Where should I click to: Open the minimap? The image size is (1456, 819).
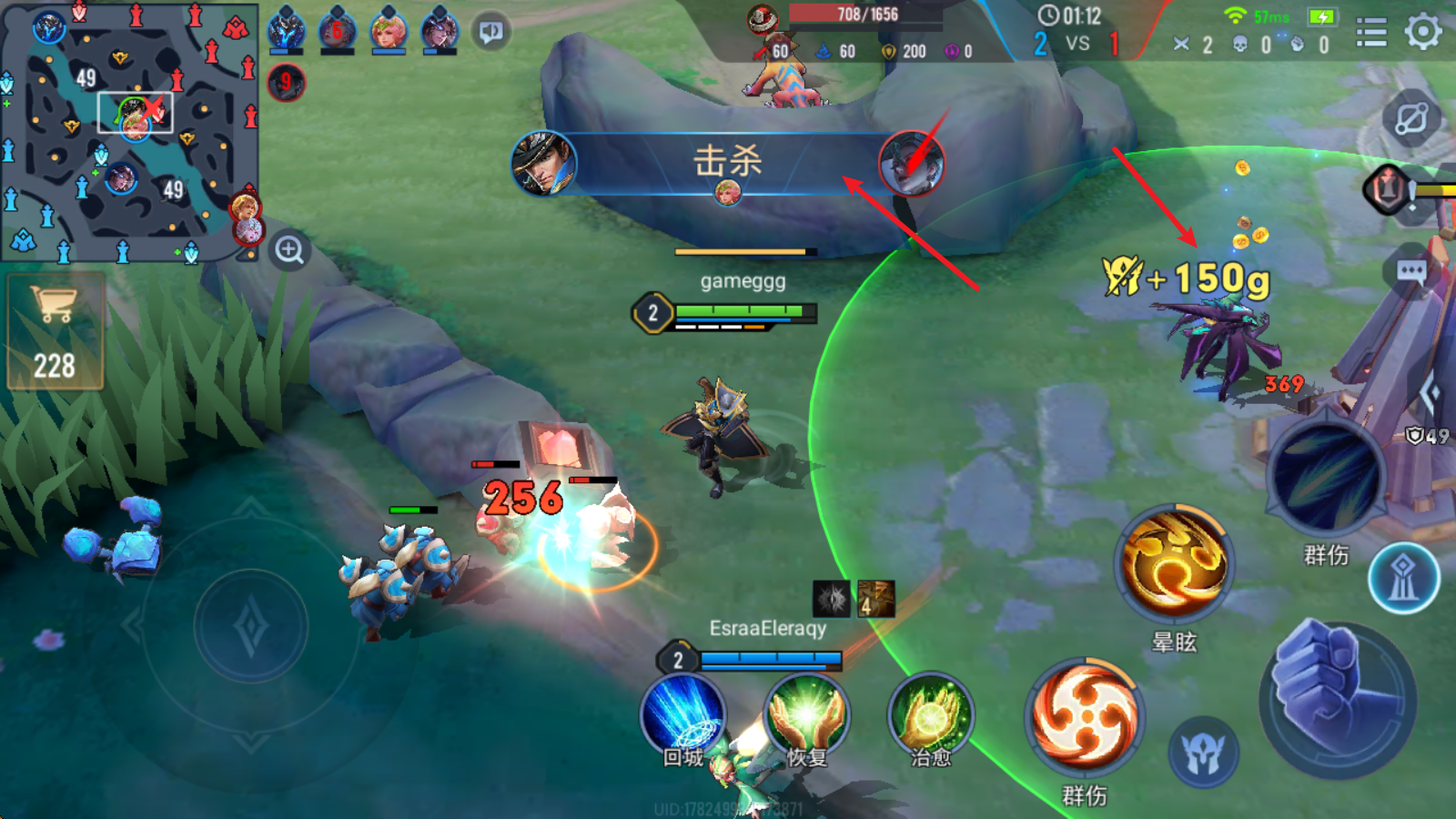click(128, 132)
